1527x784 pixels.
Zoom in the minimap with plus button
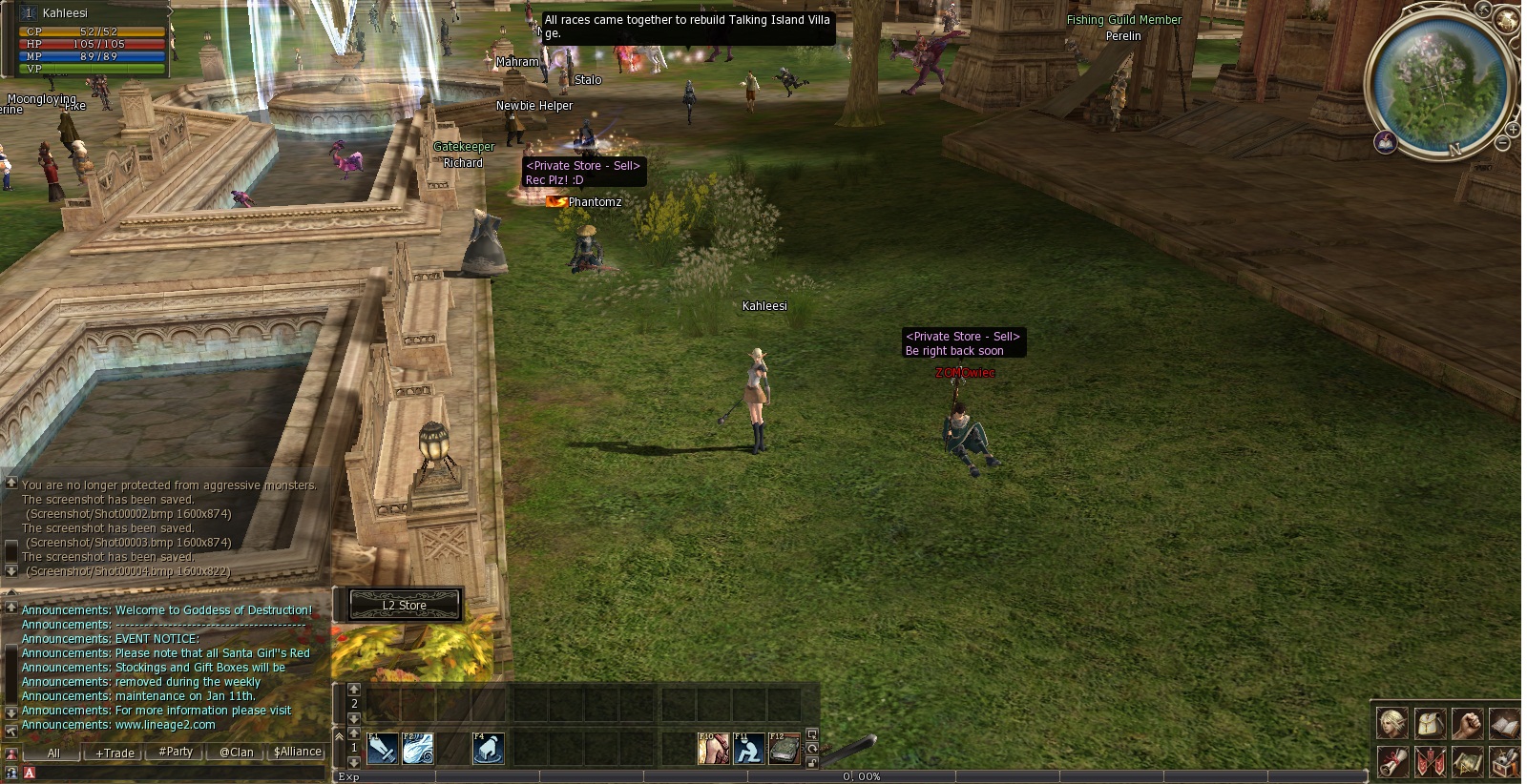tap(1513, 129)
